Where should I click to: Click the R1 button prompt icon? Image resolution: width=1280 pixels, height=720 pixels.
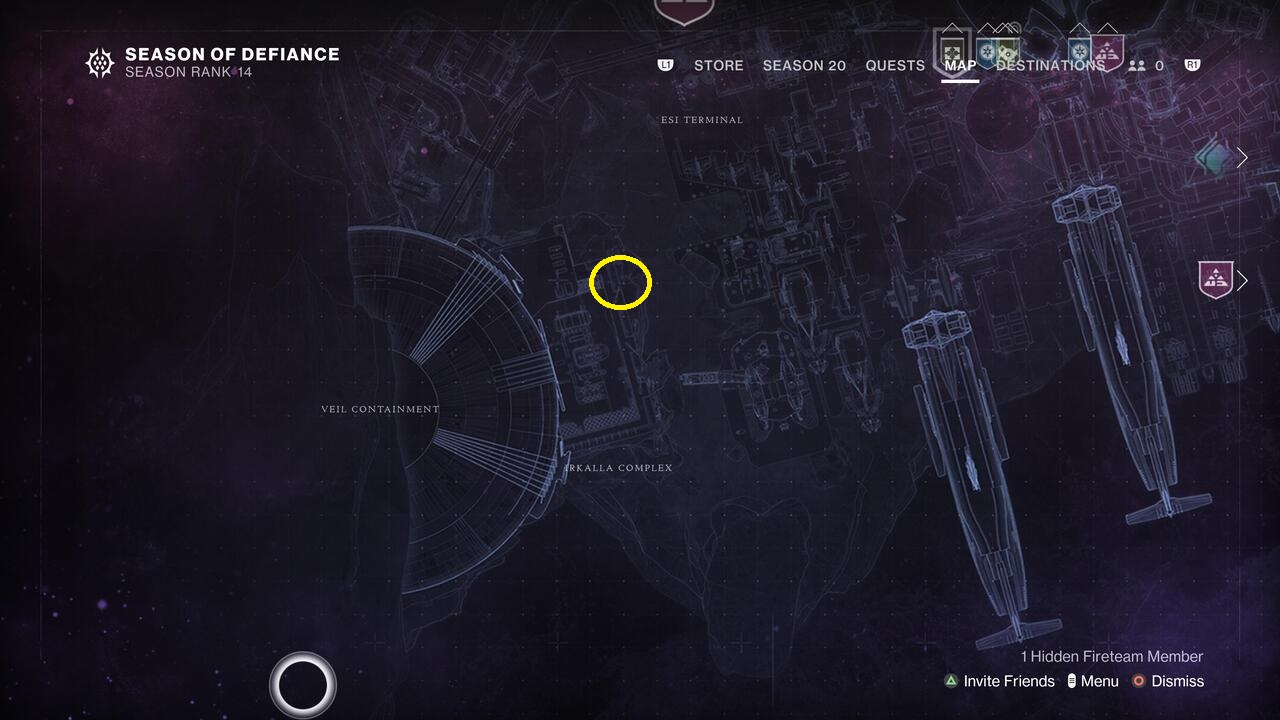1190,64
